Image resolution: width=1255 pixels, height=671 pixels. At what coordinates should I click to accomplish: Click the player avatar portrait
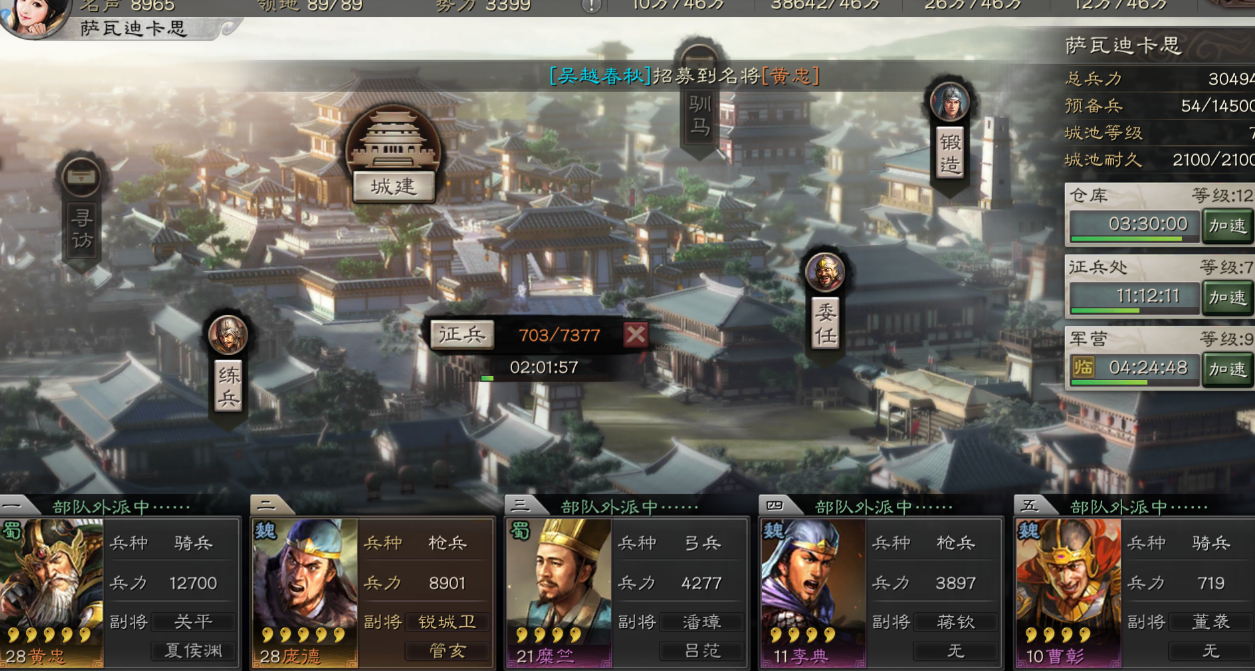[x=35, y=17]
